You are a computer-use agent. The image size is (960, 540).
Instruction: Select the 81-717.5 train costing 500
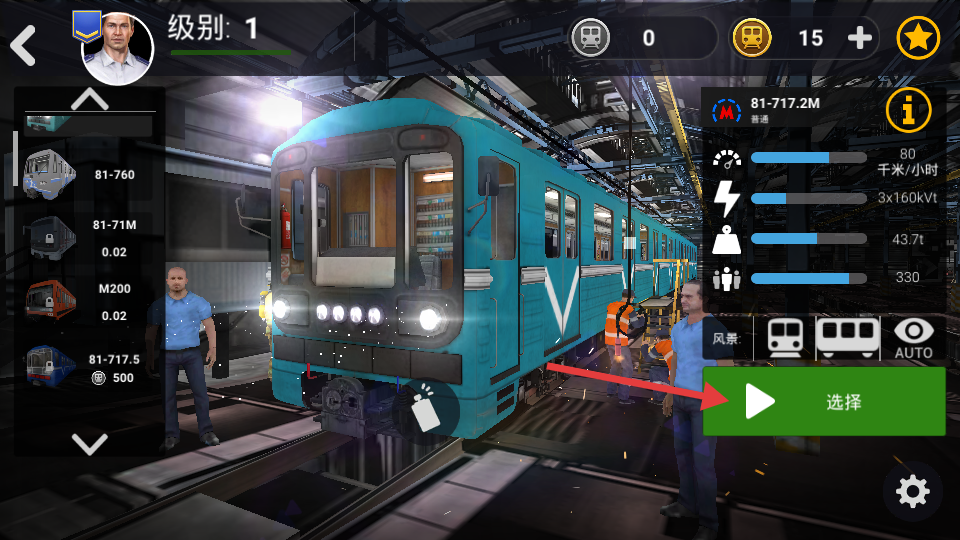coord(50,365)
